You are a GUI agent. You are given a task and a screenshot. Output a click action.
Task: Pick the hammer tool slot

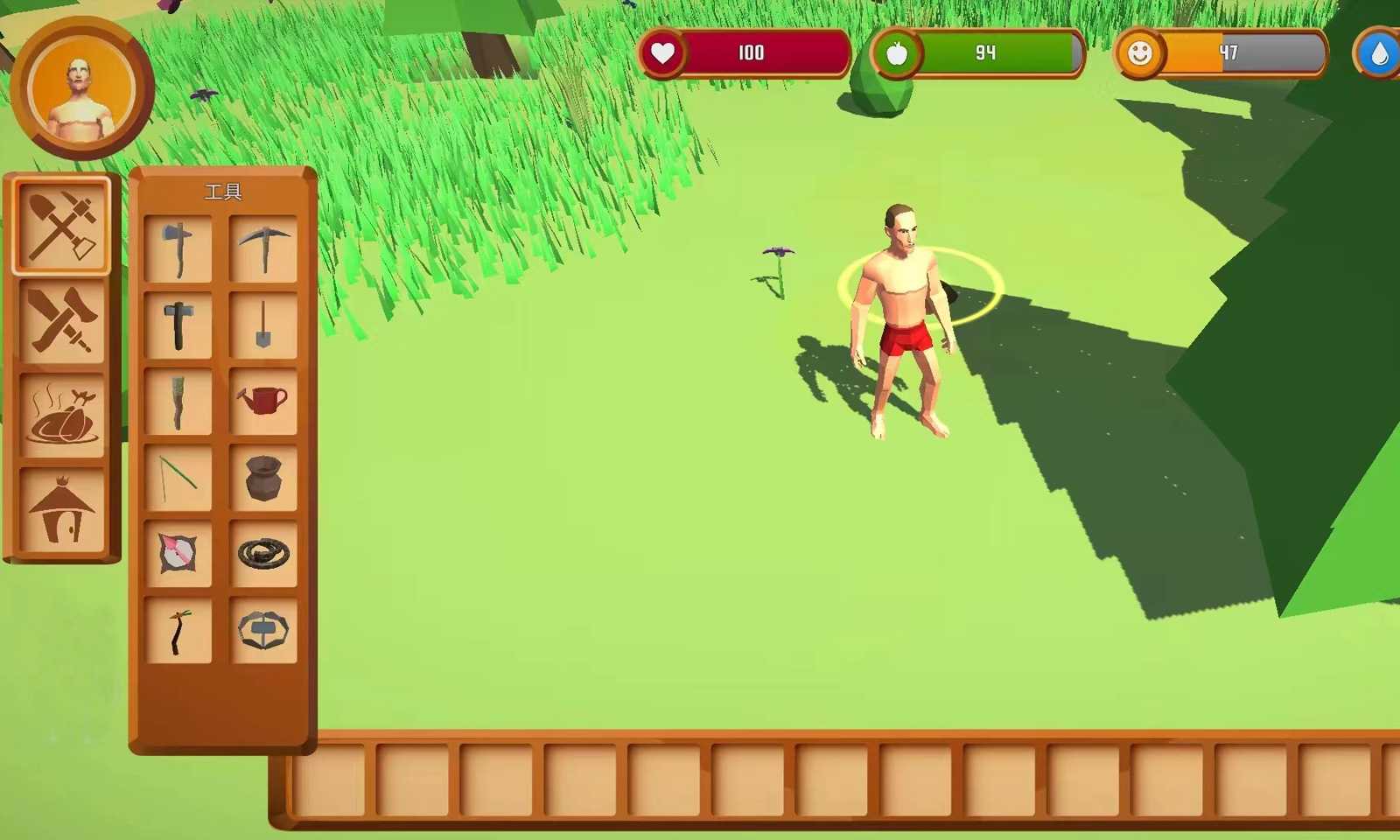coord(178,325)
